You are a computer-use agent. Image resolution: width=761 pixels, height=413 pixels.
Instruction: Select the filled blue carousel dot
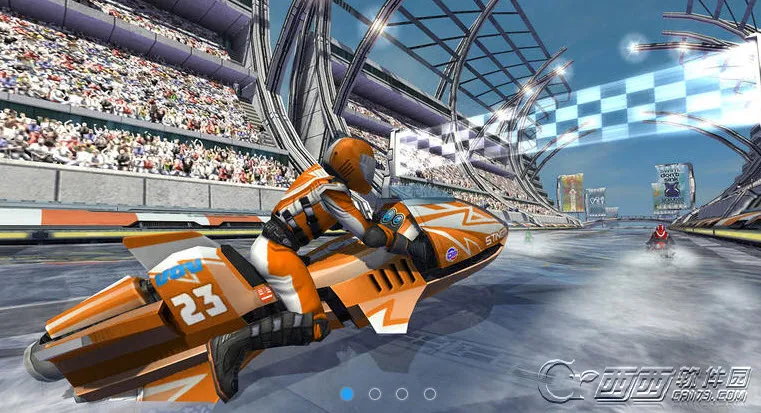346,394
